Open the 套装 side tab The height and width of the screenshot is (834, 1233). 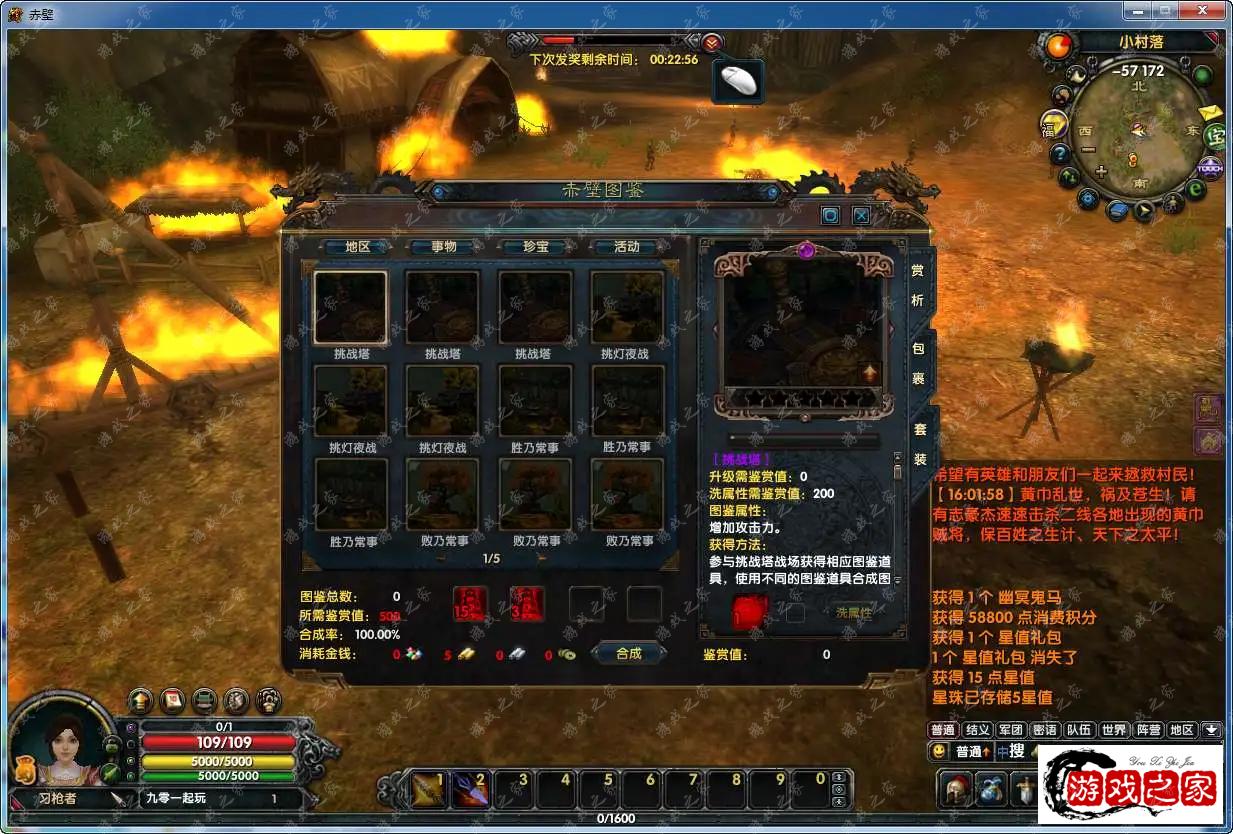[x=920, y=444]
